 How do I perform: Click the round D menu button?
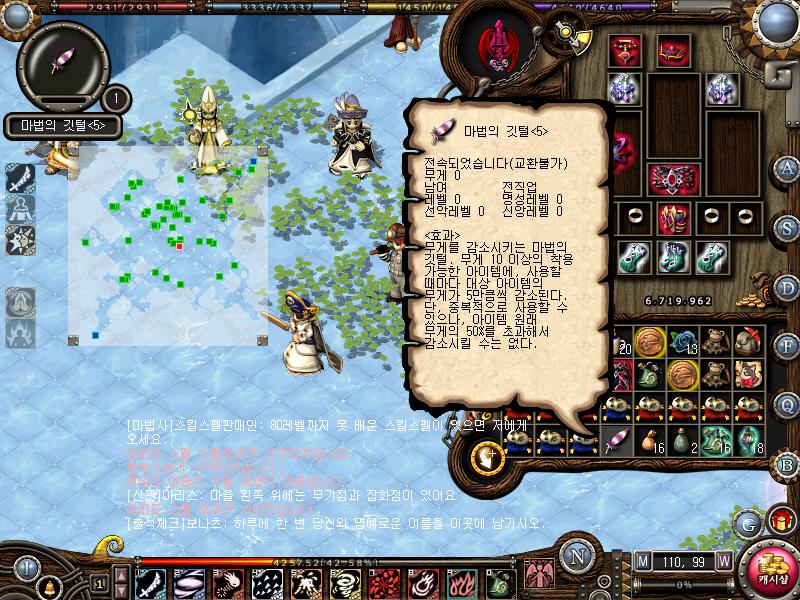(x=789, y=289)
